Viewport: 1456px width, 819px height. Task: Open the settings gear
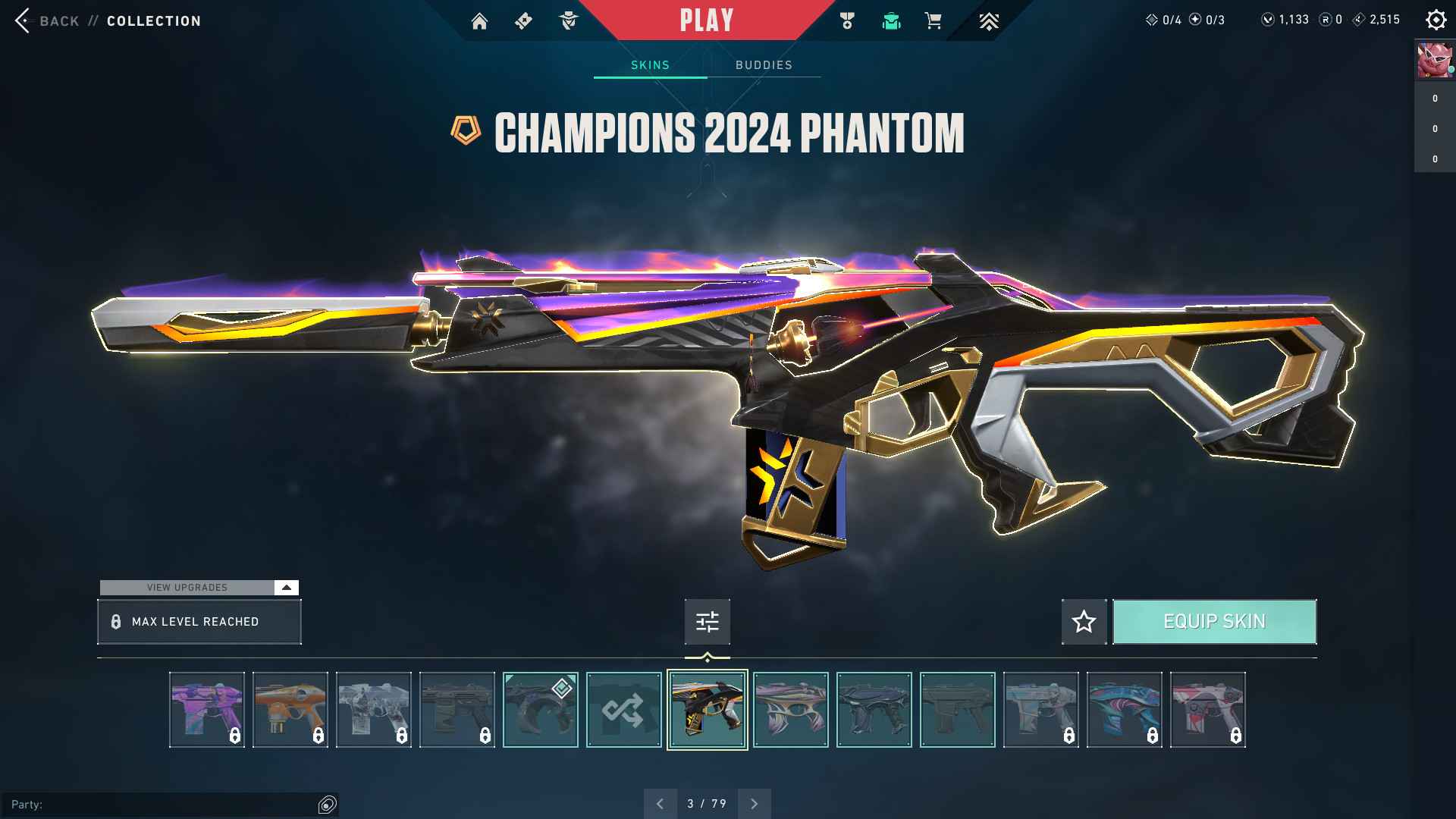point(1436,20)
